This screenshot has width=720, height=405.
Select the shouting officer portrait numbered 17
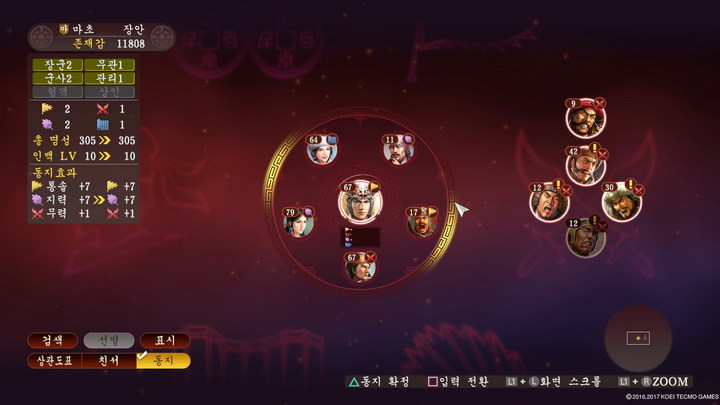coord(421,222)
